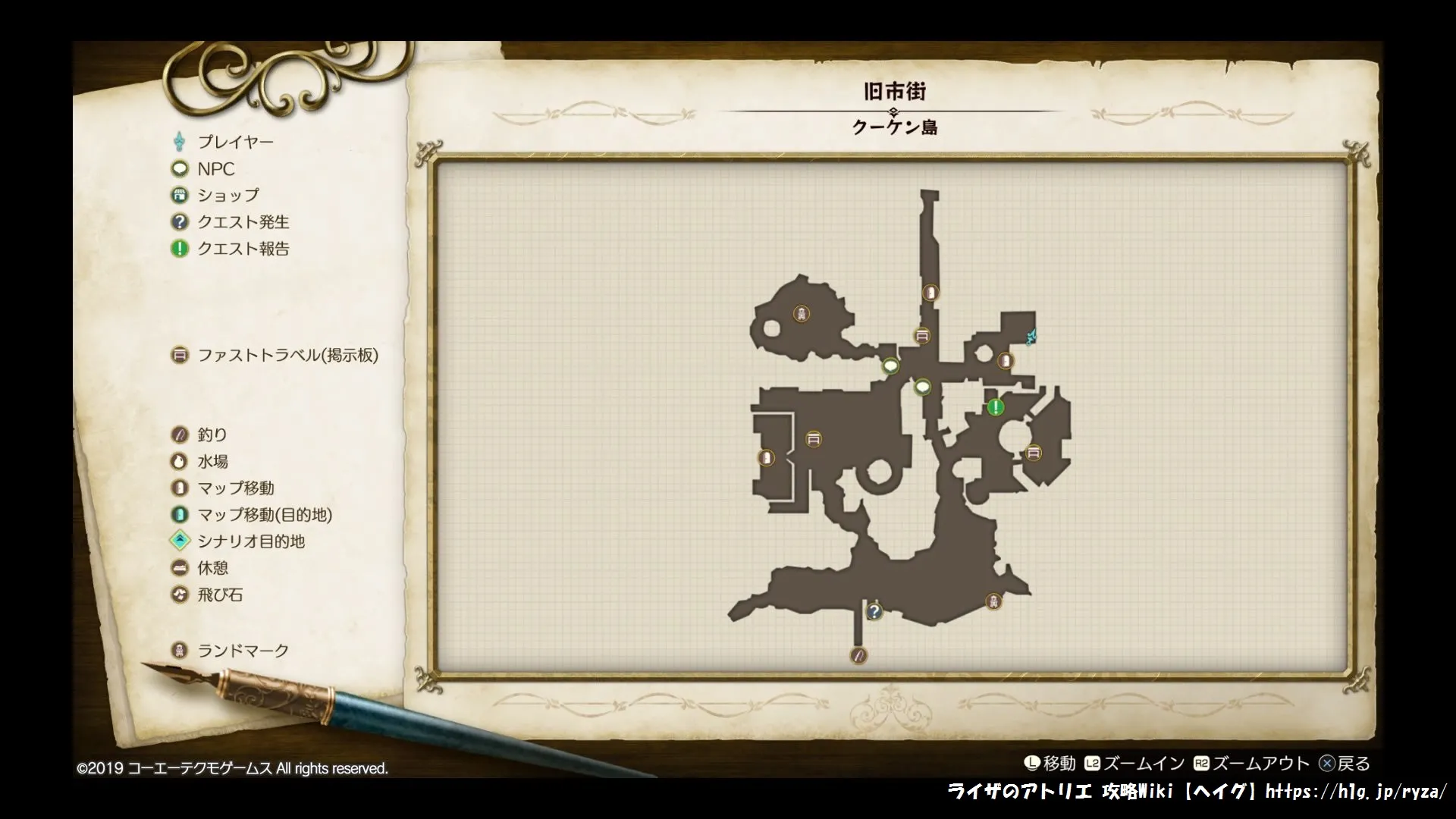Select the fishing spot marker on the map
Image resolution: width=1456 pixels, height=819 pixels.
tap(858, 654)
